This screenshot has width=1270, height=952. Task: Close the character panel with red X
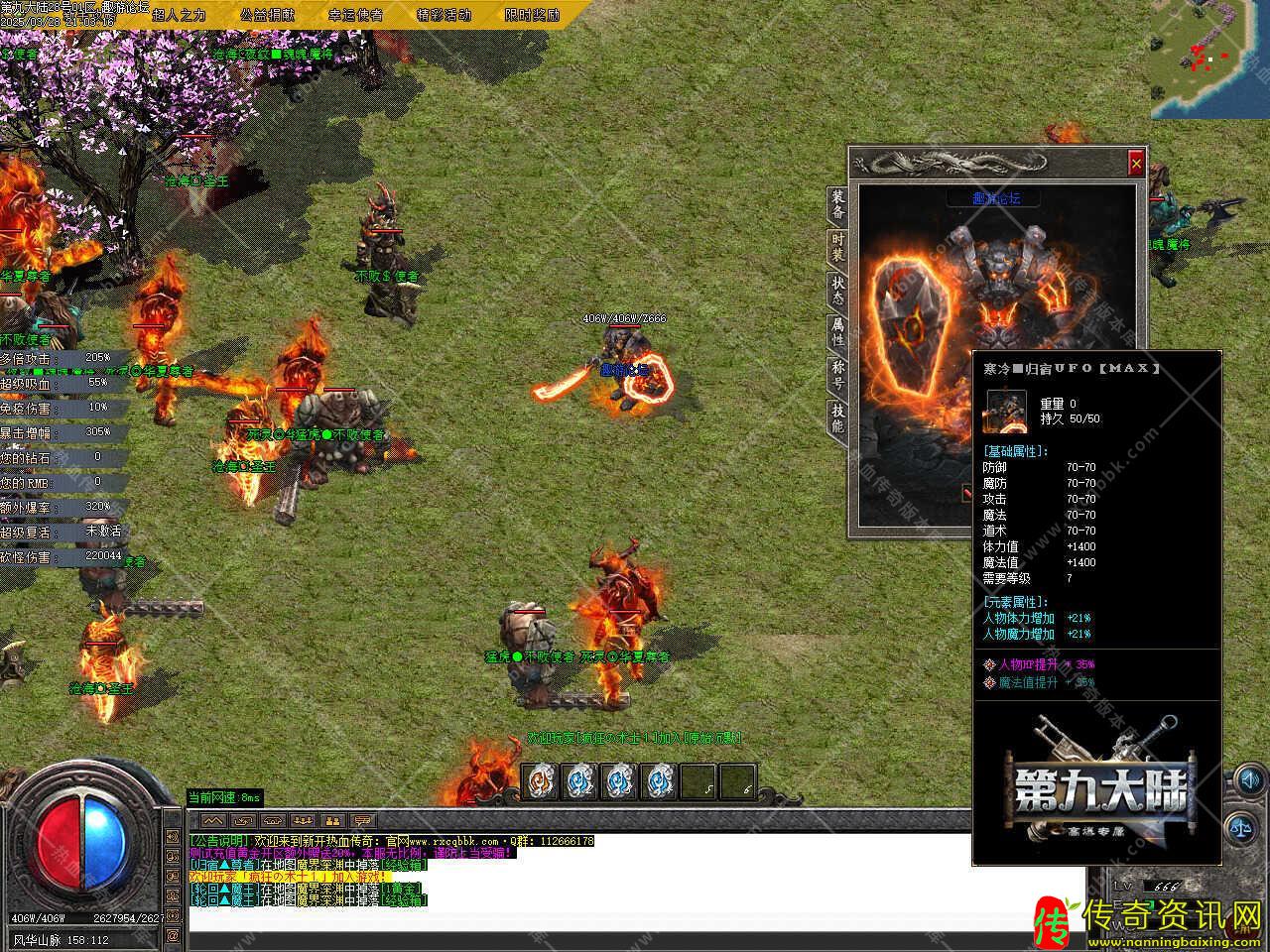pyautogui.click(x=1136, y=163)
